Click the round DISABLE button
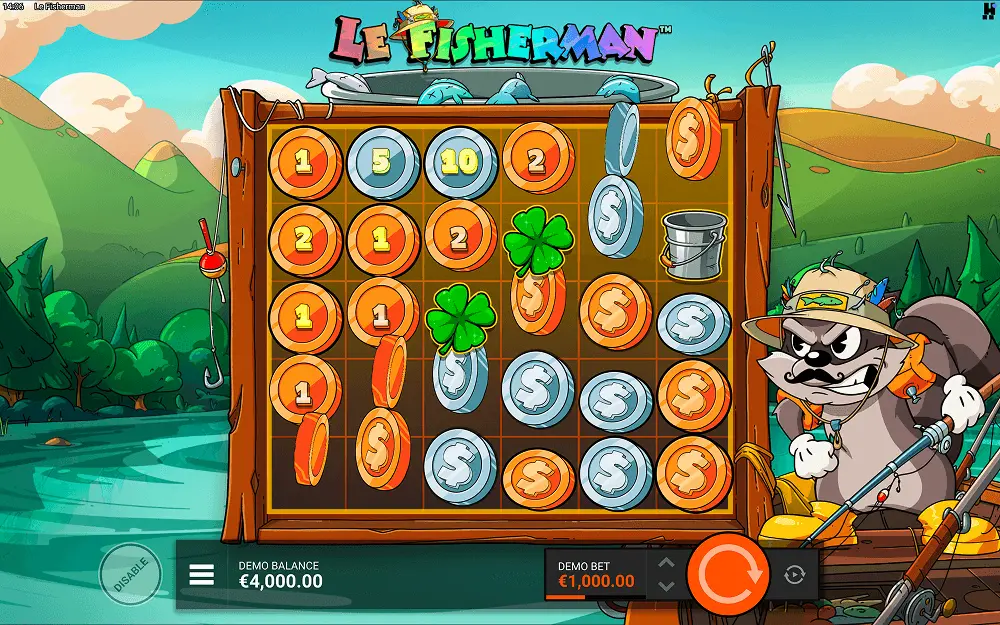Screen dimensions: 1000x625 click(131, 574)
